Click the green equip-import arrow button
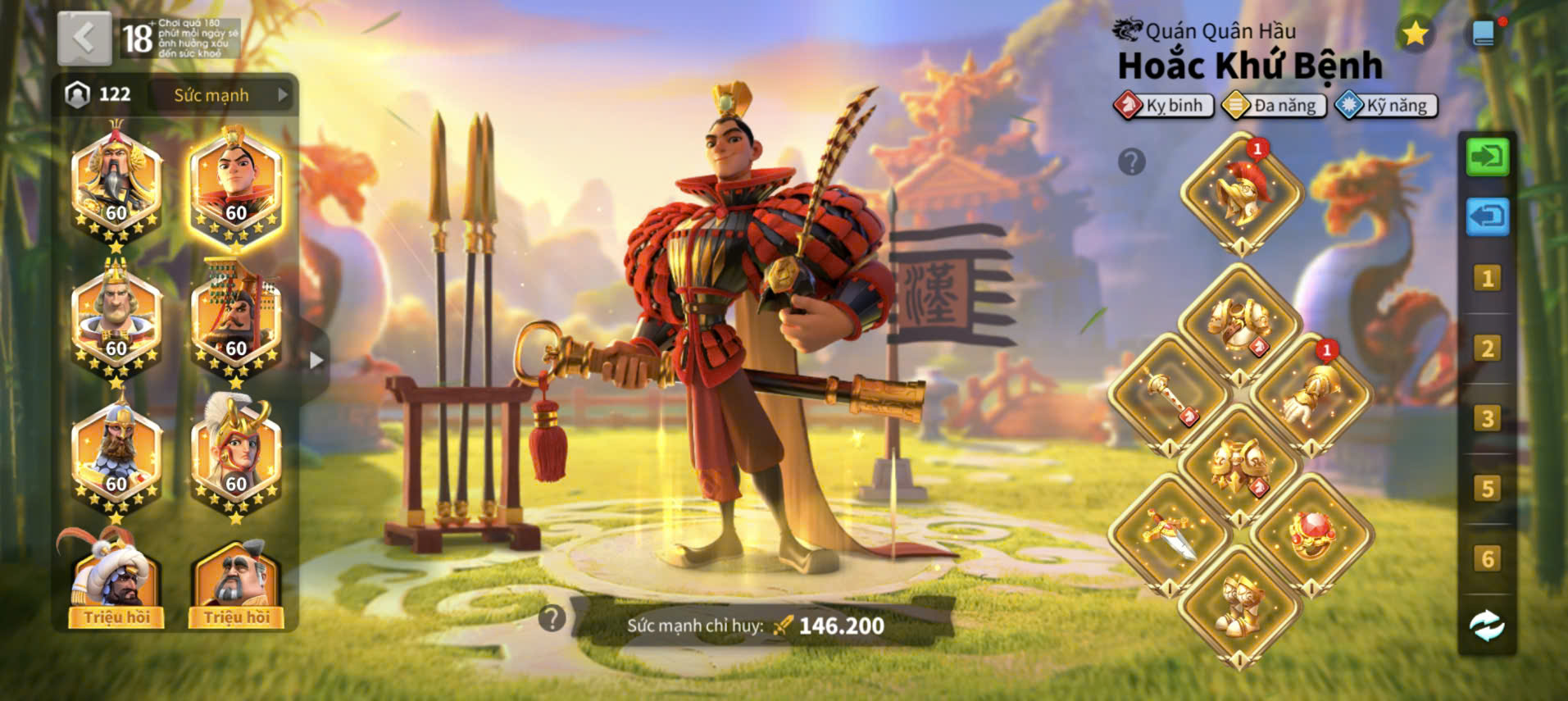Viewport: 1568px width, 701px height. coord(1487,156)
